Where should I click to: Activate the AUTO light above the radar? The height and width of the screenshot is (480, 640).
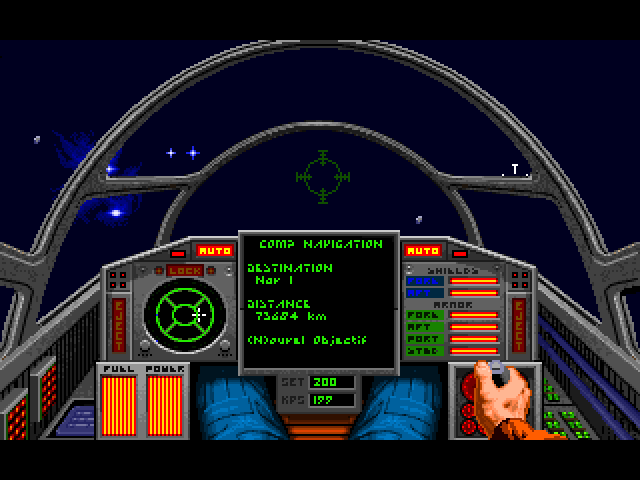pos(214,250)
